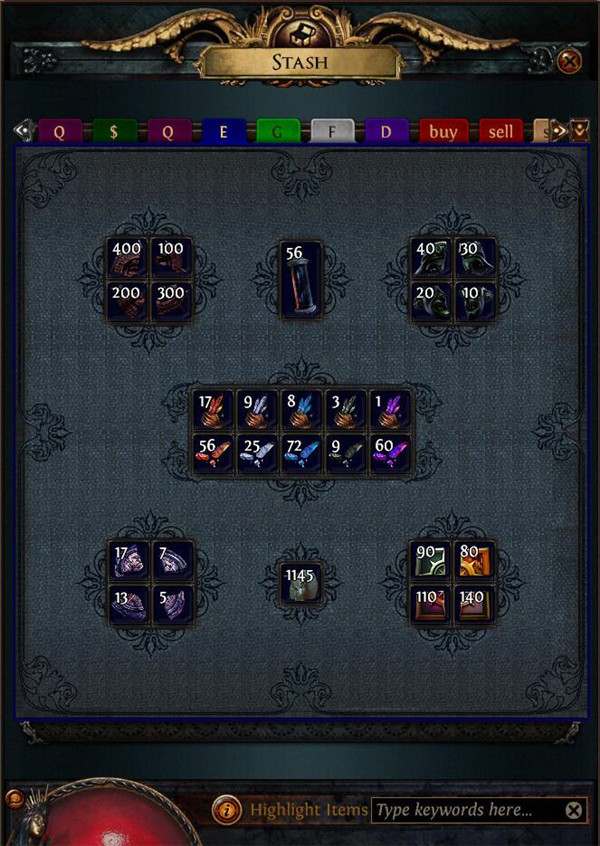Choose the stack of 72 blue shards
Viewport: 600px width, 846px height.
(301, 454)
